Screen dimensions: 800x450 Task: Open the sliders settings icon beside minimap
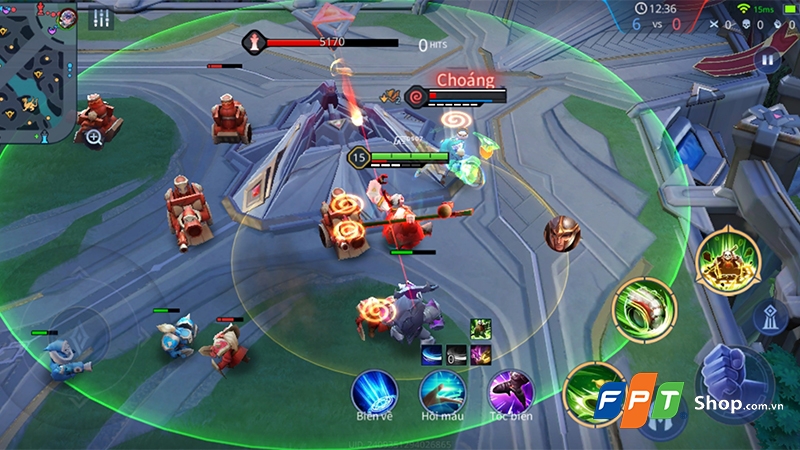(x=100, y=18)
